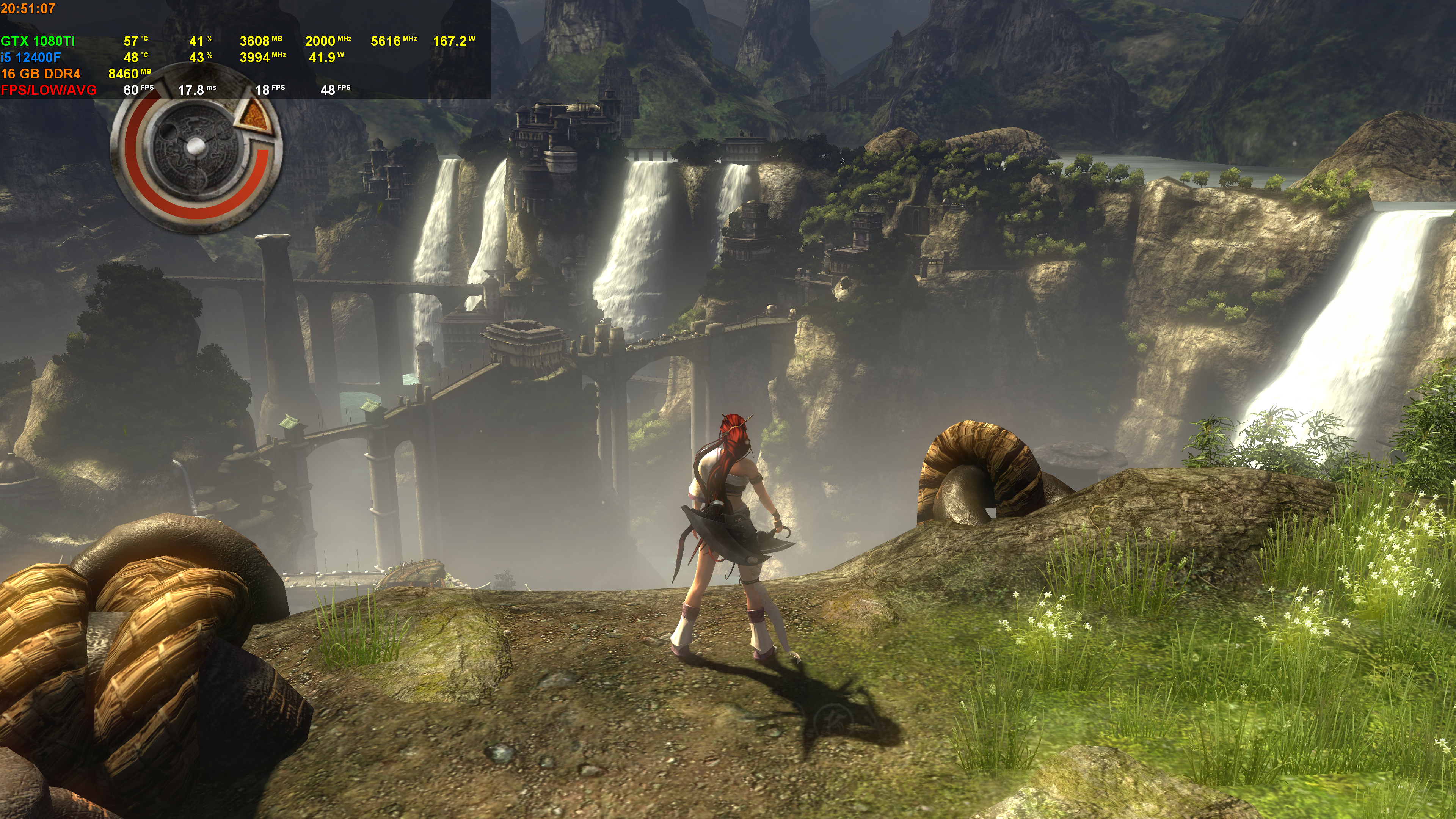Click the circular stone stance medallion
Image resolution: width=1456 pixels, height=819 pixels.
pos(194,148)
